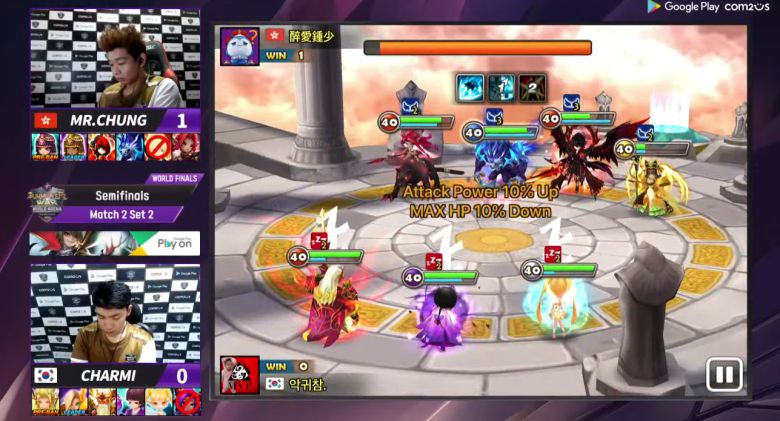Viewport: 780px width, 421px height.
Task: Select the glowing blue first skill icon
Action: coord(471,88)
